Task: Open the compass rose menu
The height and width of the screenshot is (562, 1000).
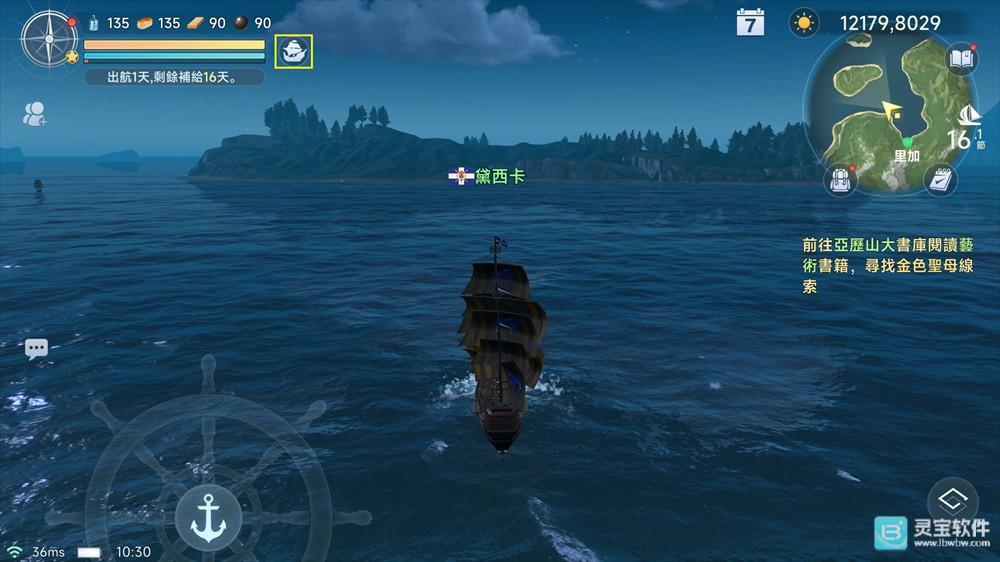Action: tap(49, 39)
